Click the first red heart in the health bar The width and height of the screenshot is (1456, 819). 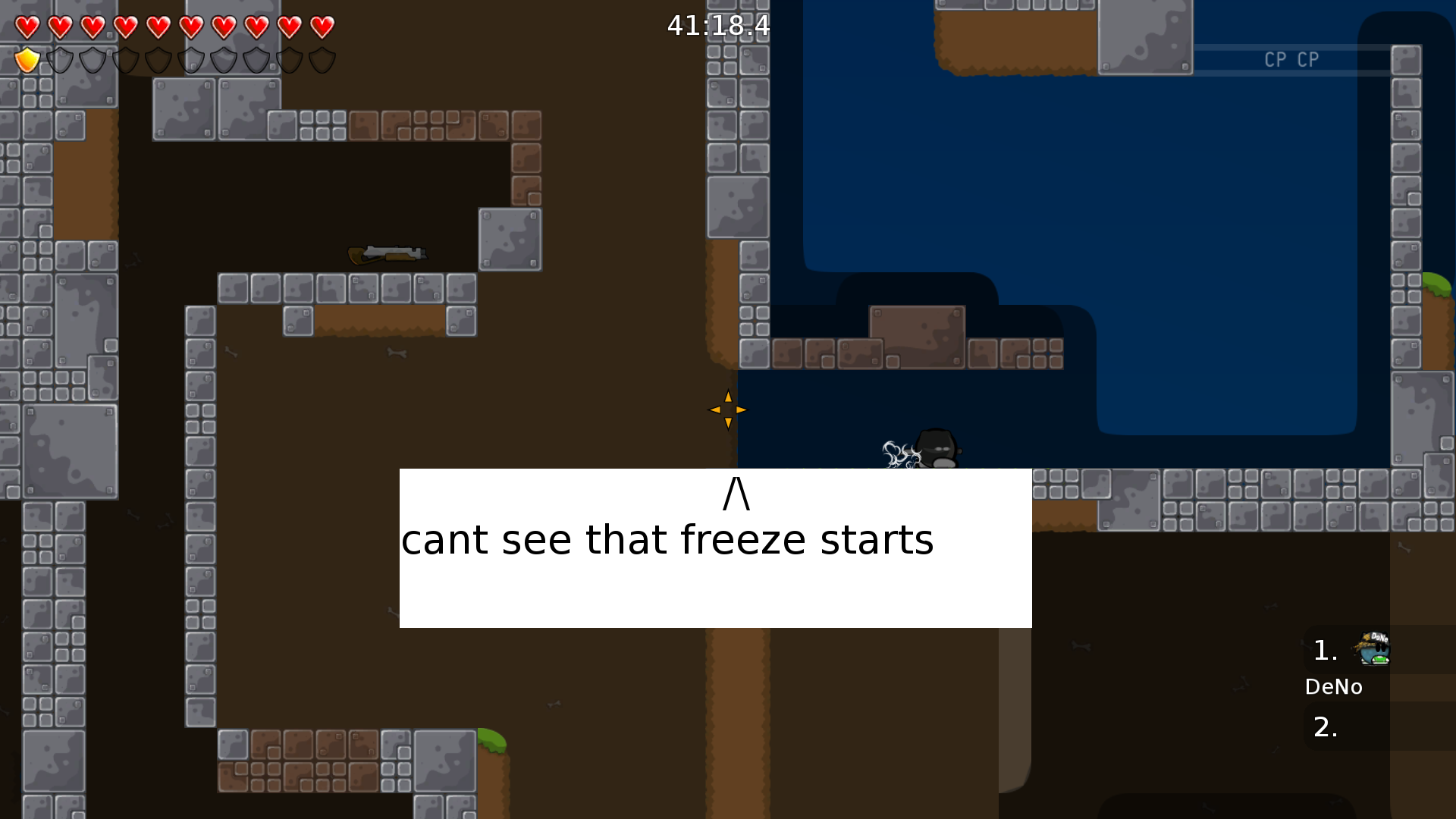pos(27,27)
